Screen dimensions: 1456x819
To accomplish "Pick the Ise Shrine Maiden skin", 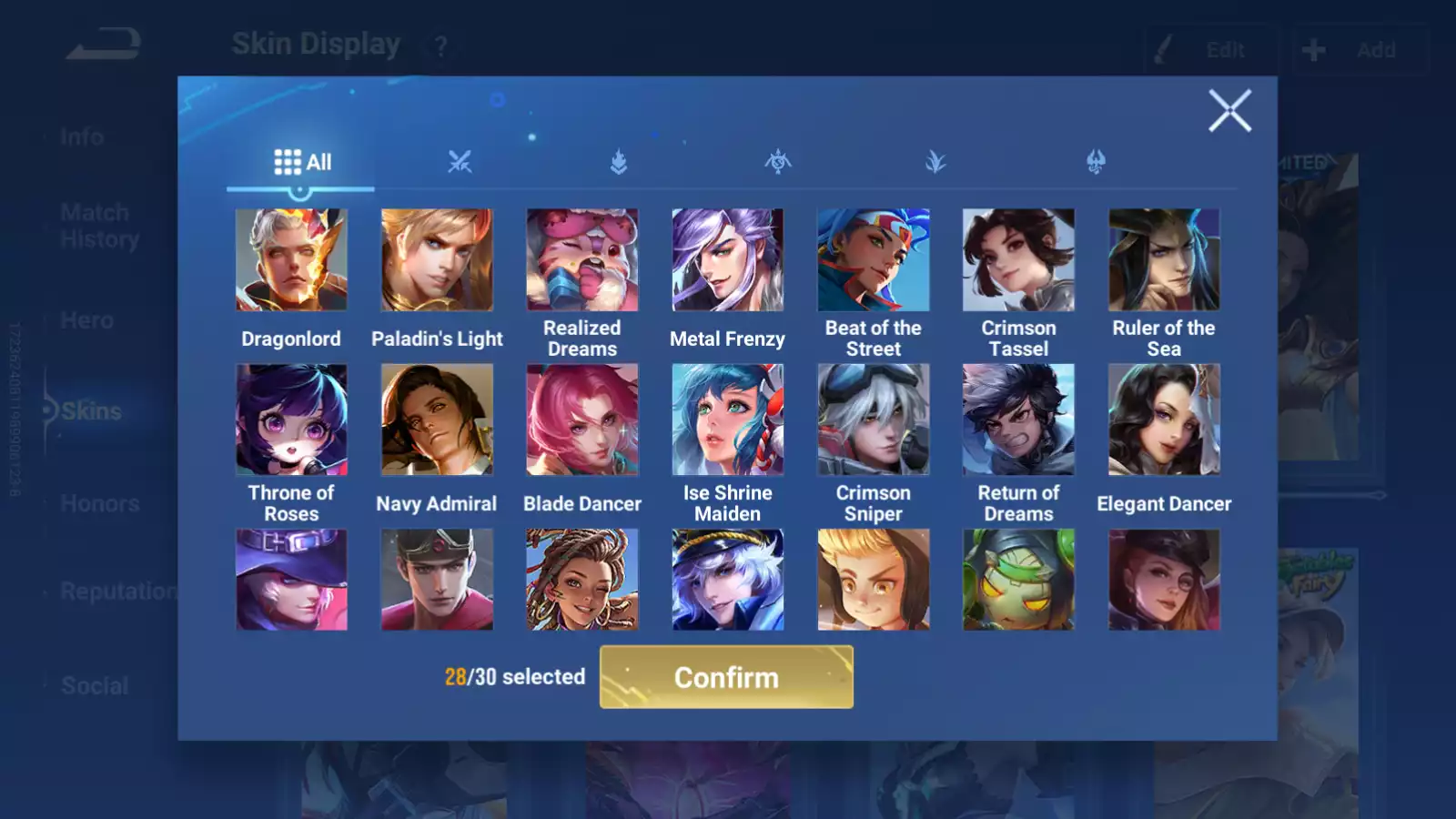I will pos(727,420).
